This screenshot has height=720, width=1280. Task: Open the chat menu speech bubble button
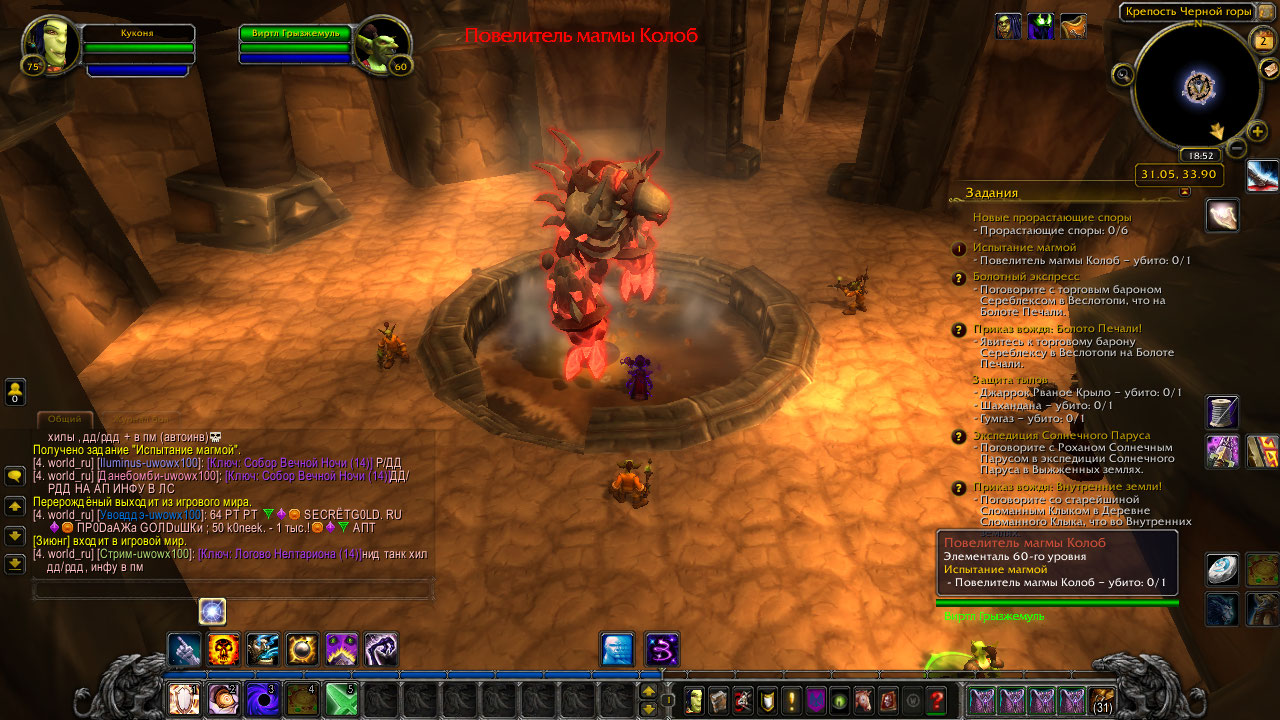(x=15, y=476)
